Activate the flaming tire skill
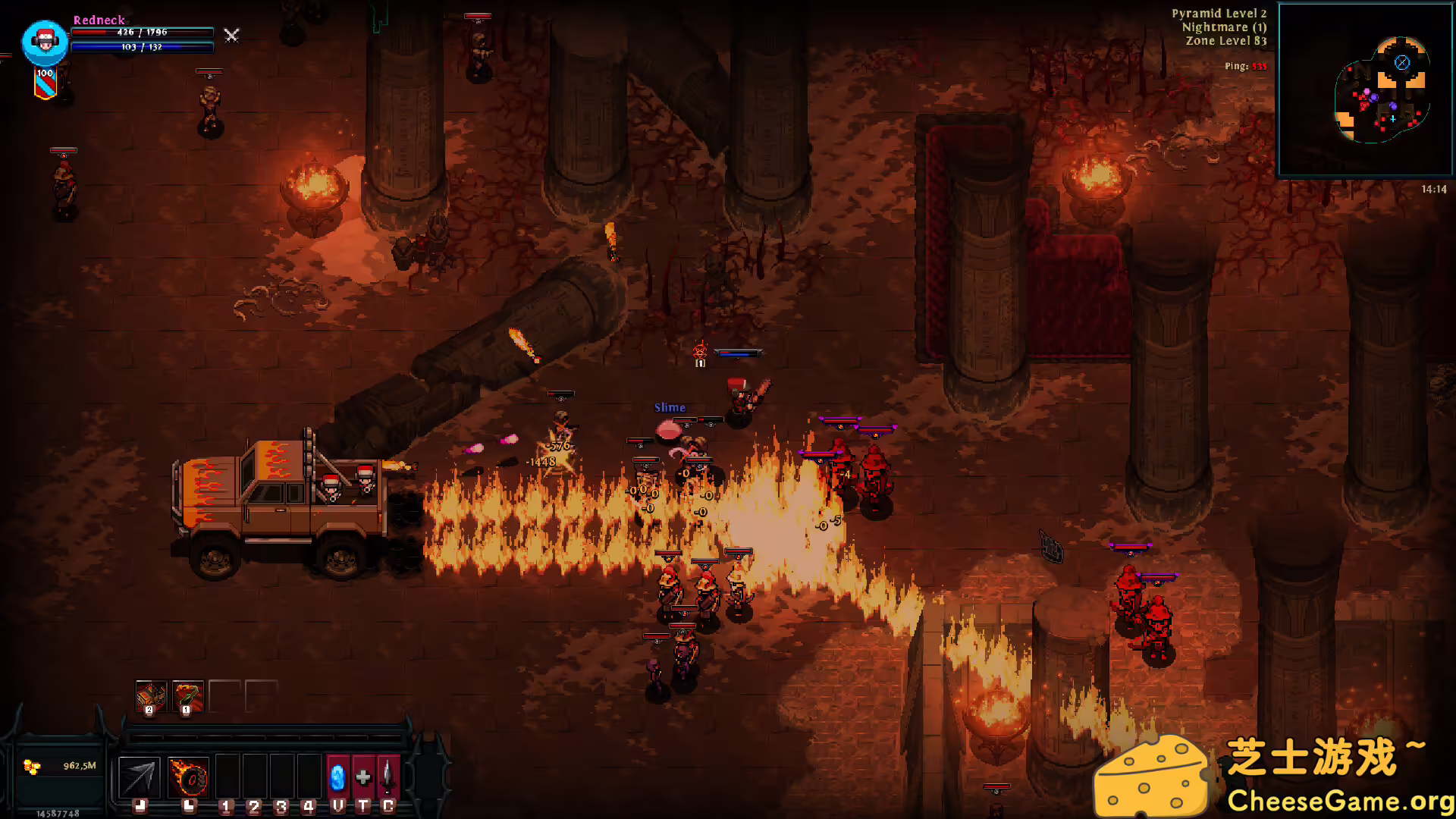 (x=188, y=777)
